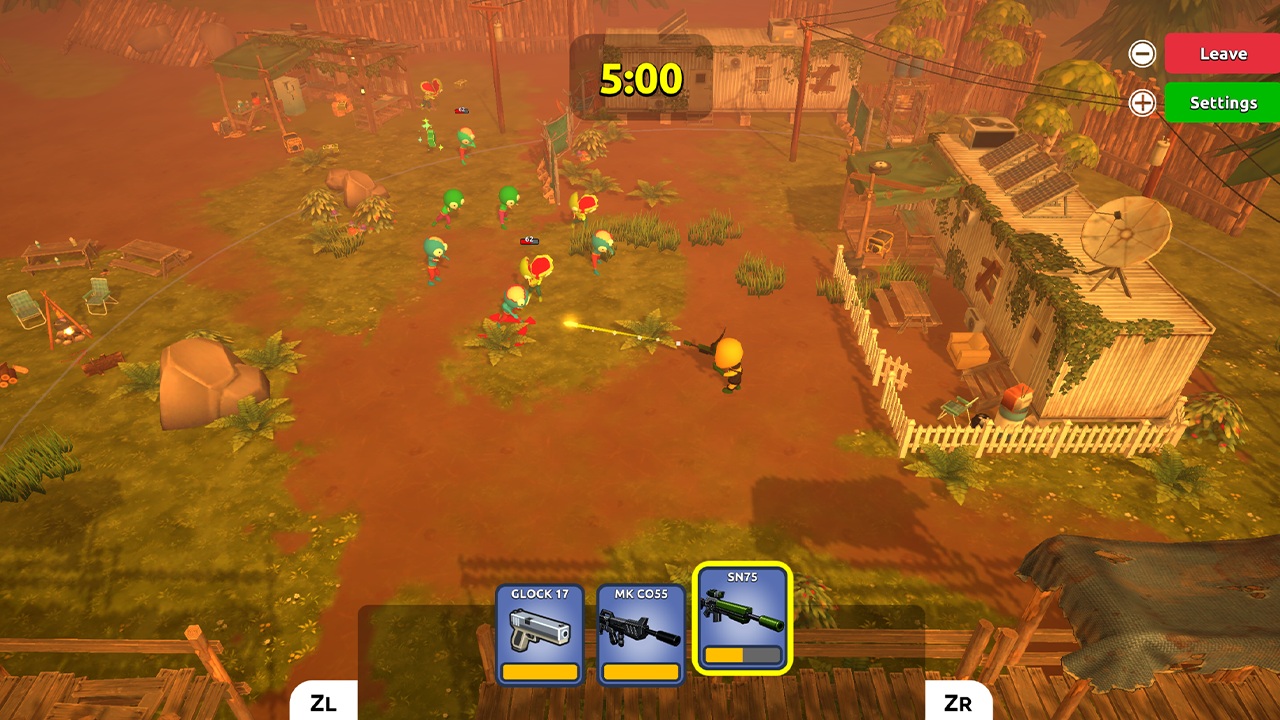1280x720 pixels.
Task: Click the yellow player character
Action: click(x=727, y=355)
